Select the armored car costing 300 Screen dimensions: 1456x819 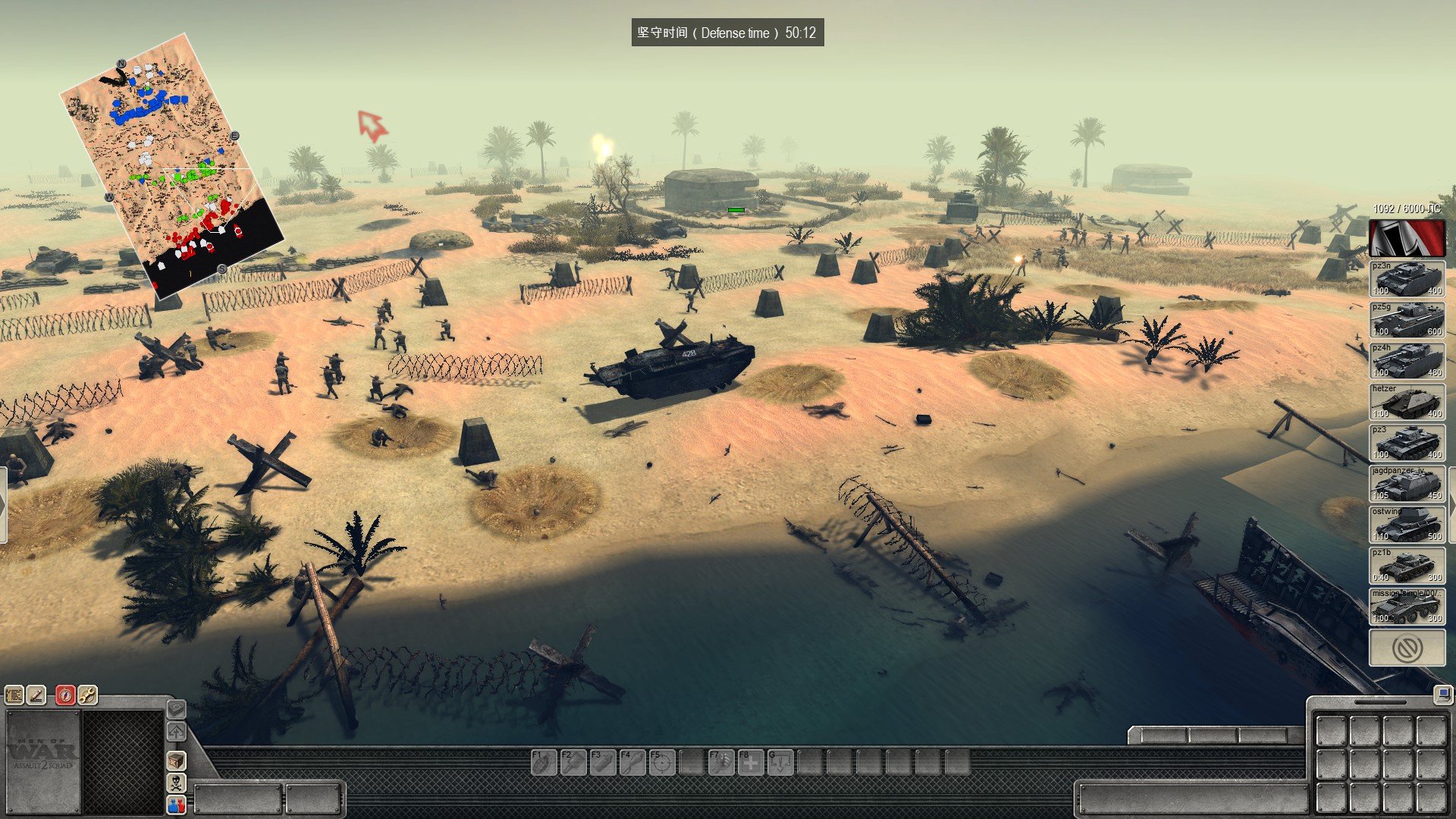(1407, 606)
